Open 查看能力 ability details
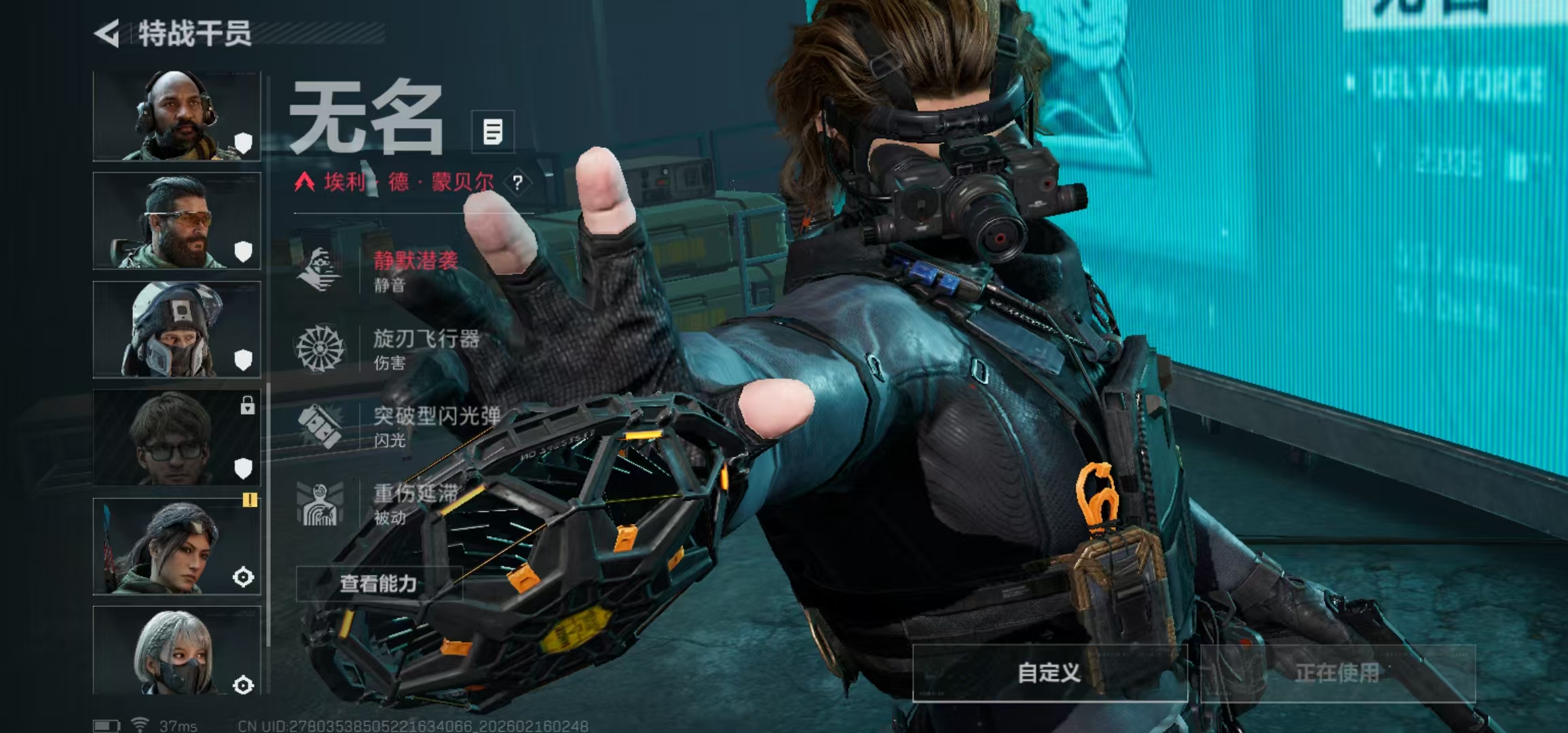The height and width of the screenshot is (733, 1568). tap(379, 584)
